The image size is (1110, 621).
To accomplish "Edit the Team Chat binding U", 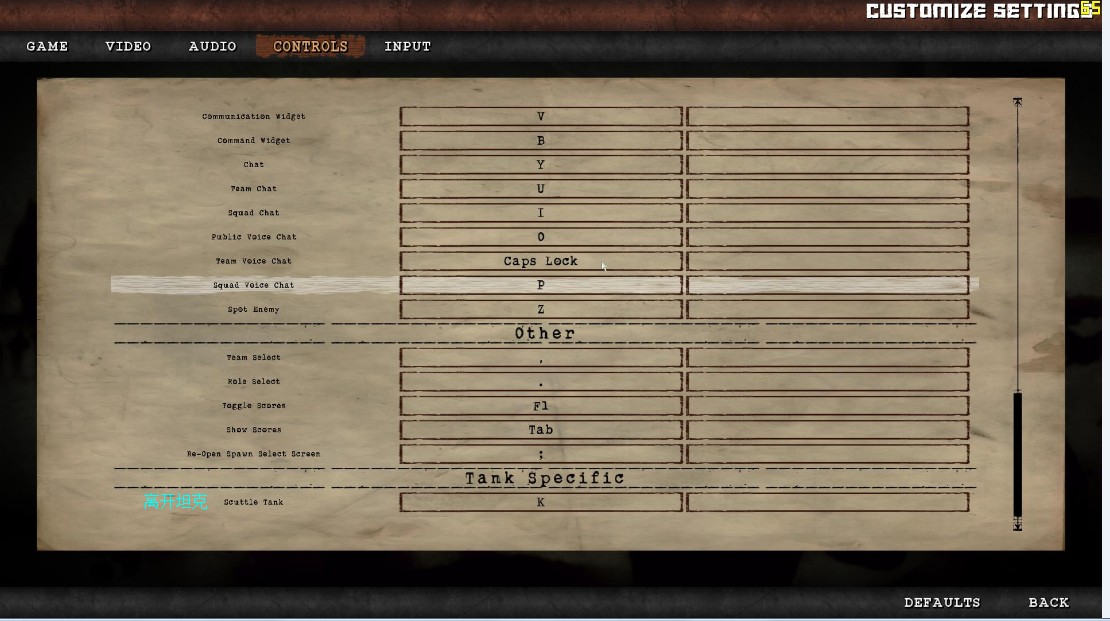I will (541, 189).
